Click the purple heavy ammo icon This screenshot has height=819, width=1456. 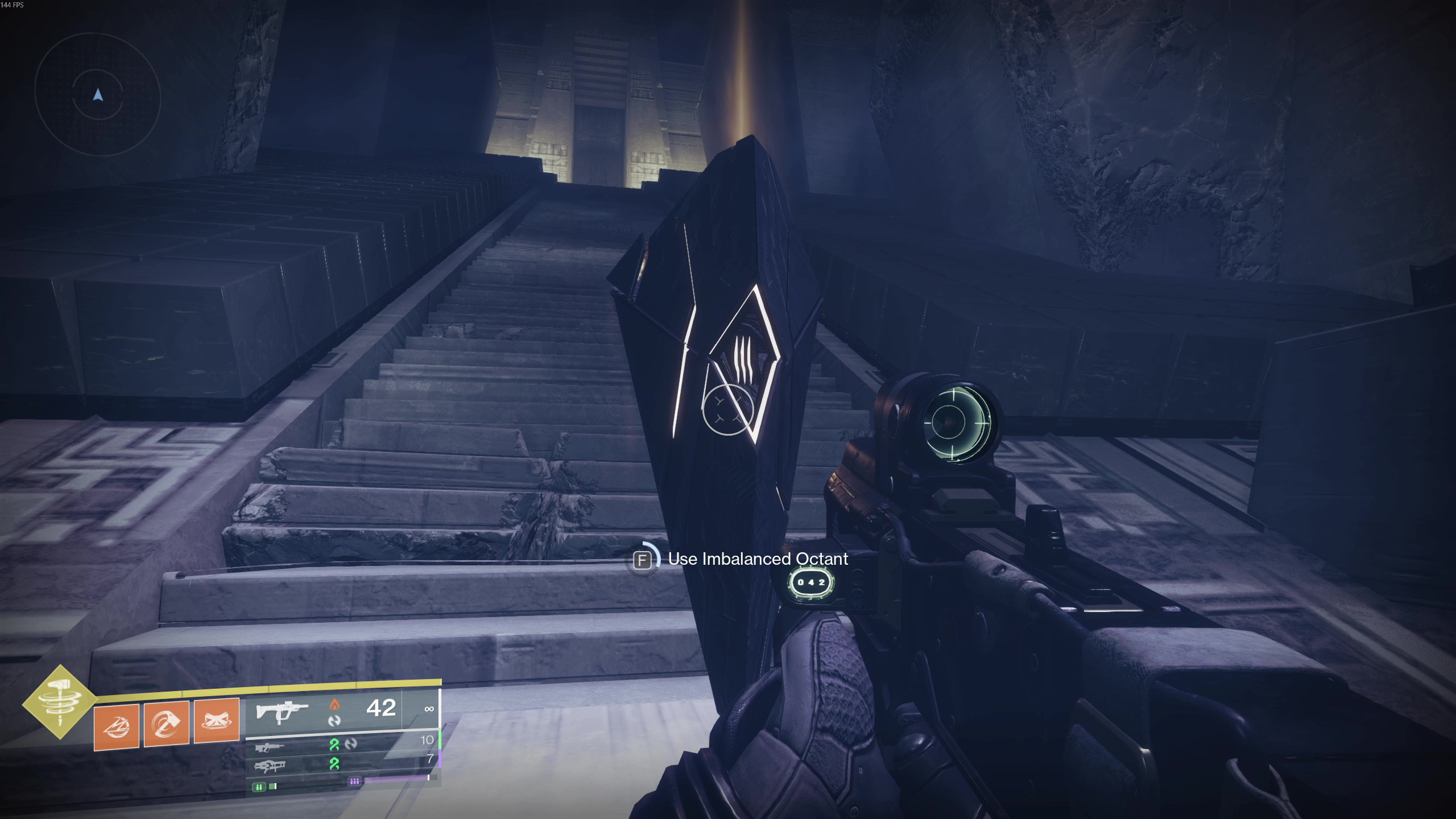tap(354, 781)
